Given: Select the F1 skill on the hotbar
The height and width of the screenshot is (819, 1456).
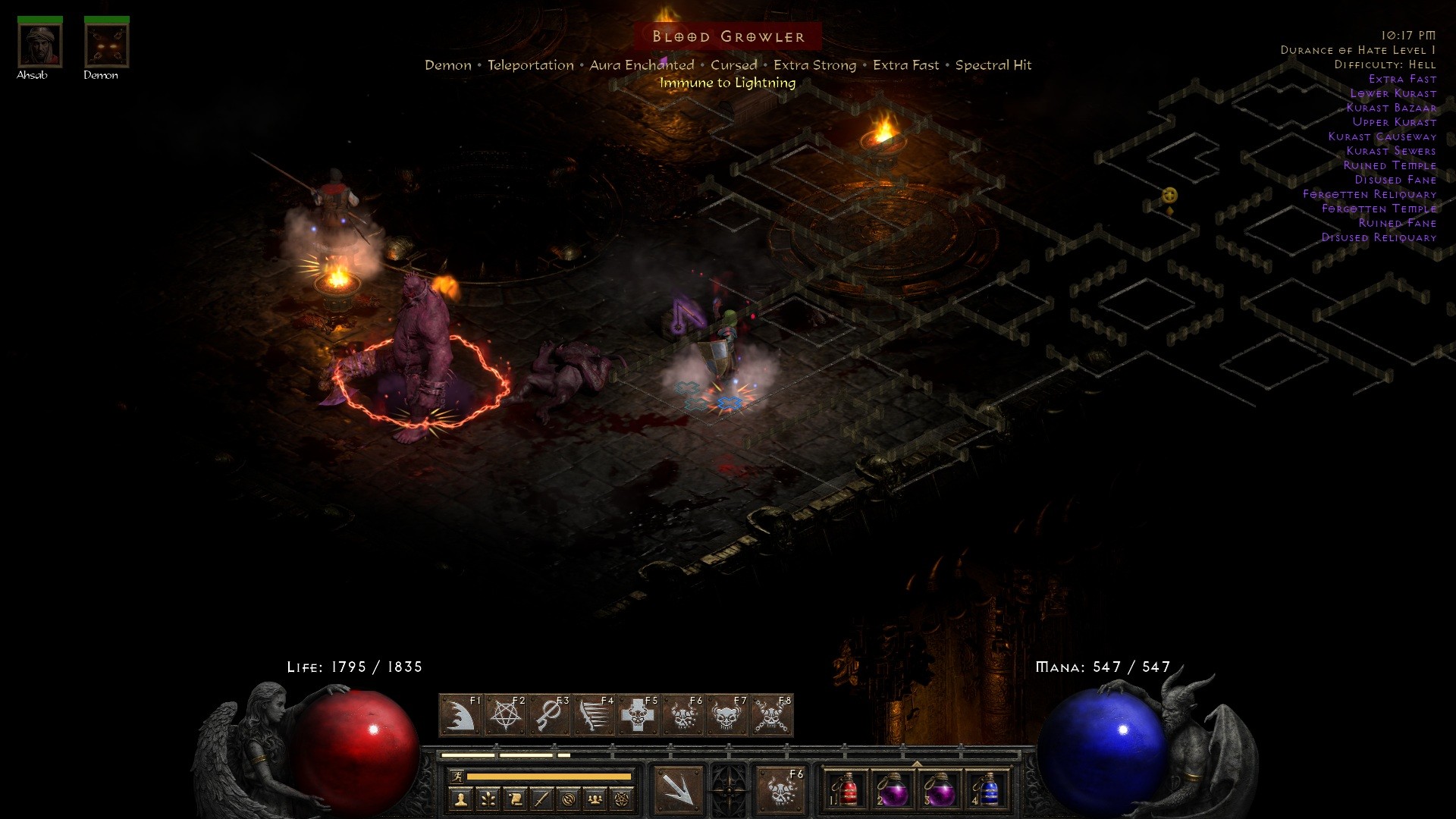Looking at the screenshot, I should click(x=460, y=714).
